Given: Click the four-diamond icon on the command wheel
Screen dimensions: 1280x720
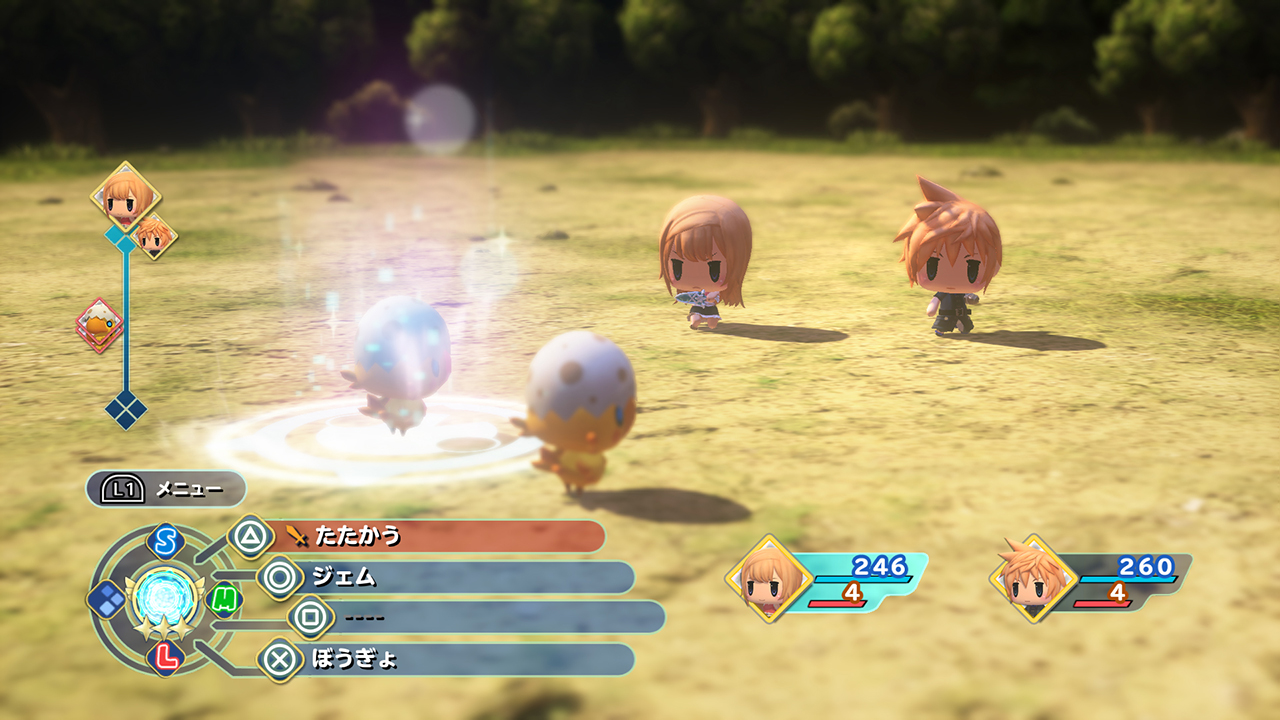Looking at the screenshot, I should click(106, 599).
